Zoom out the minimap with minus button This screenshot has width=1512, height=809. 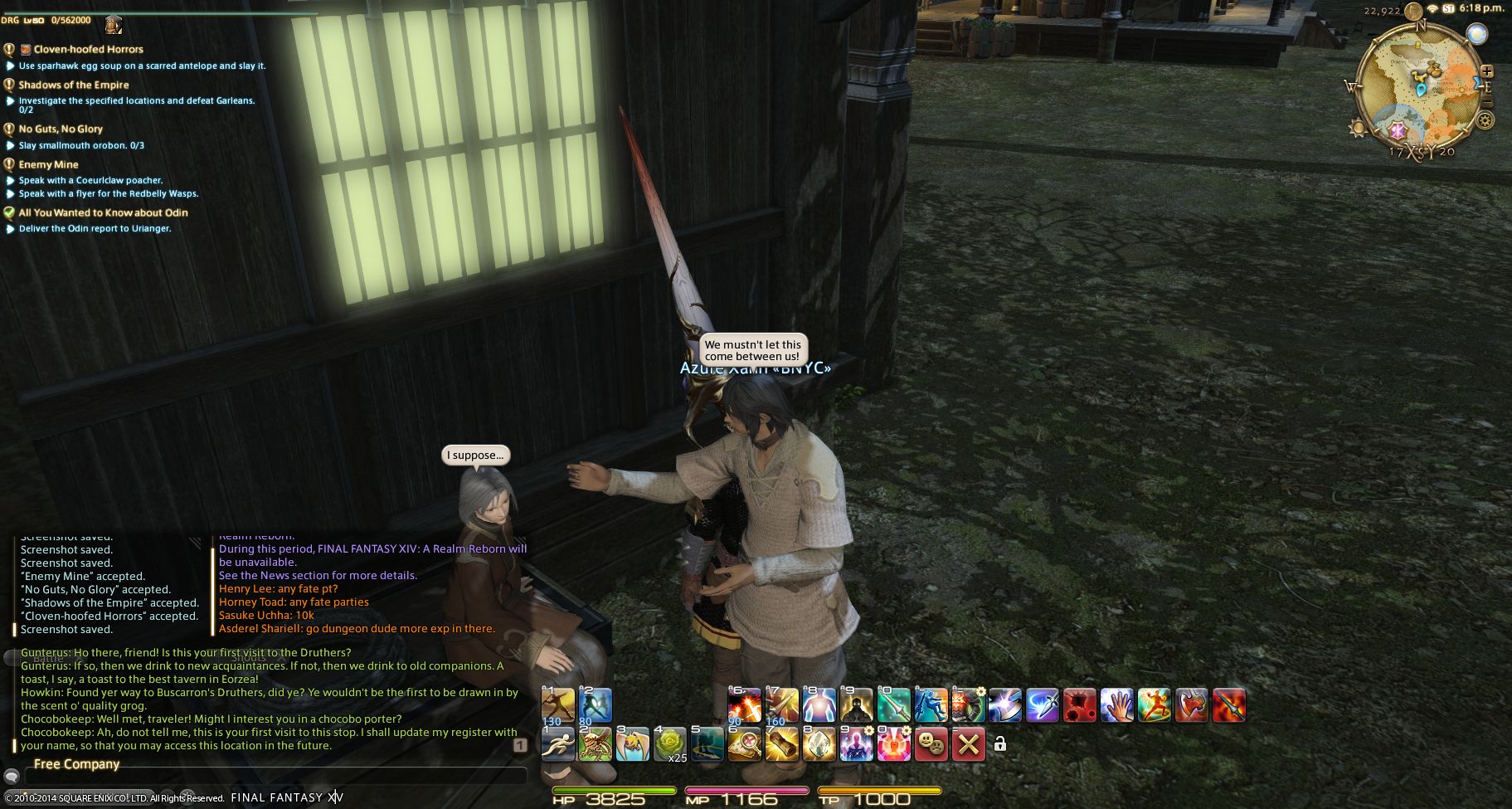coord(1486,102)
